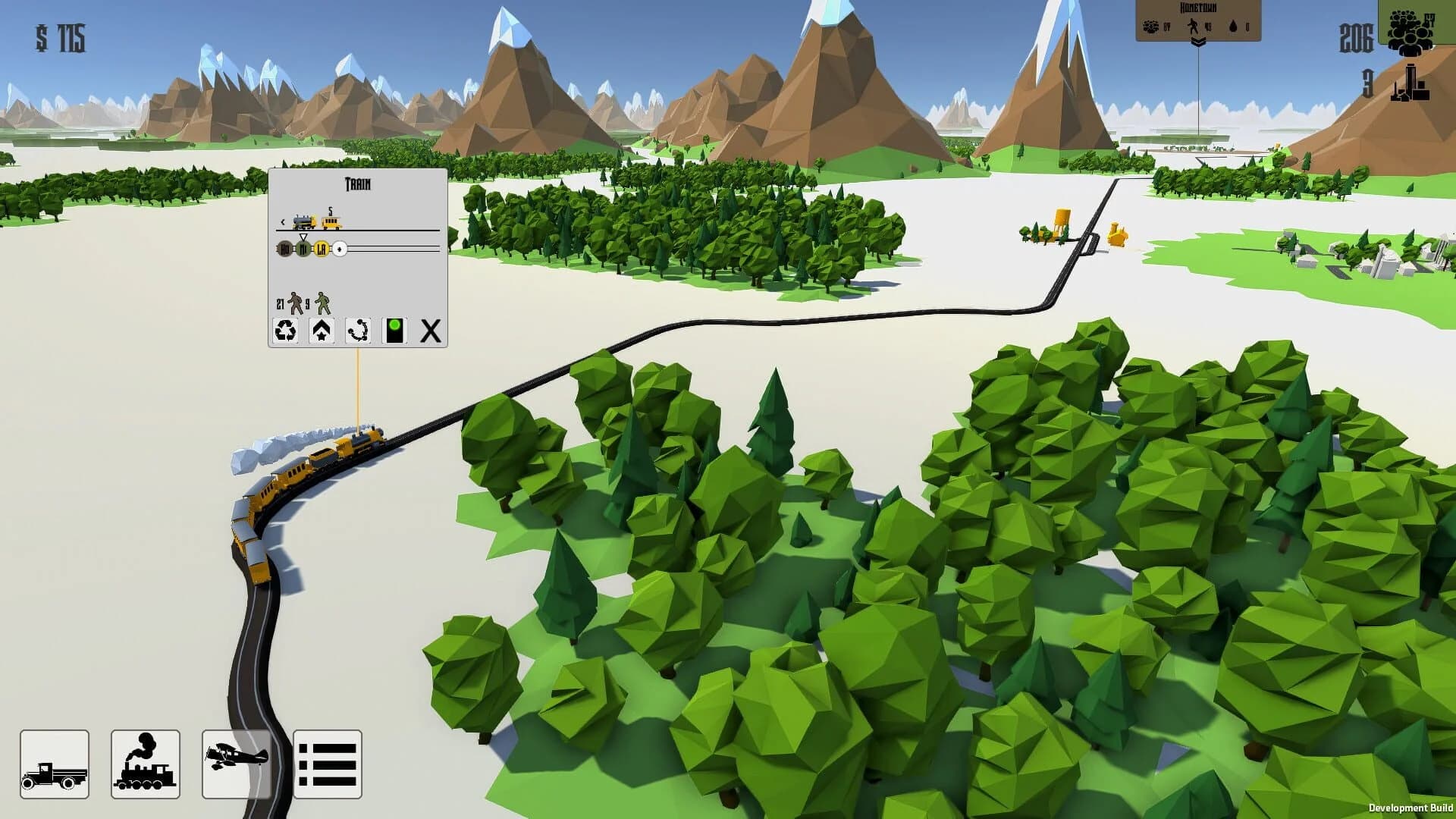
Task: Select the passenger car labeled 5
Action: [331, 224]
